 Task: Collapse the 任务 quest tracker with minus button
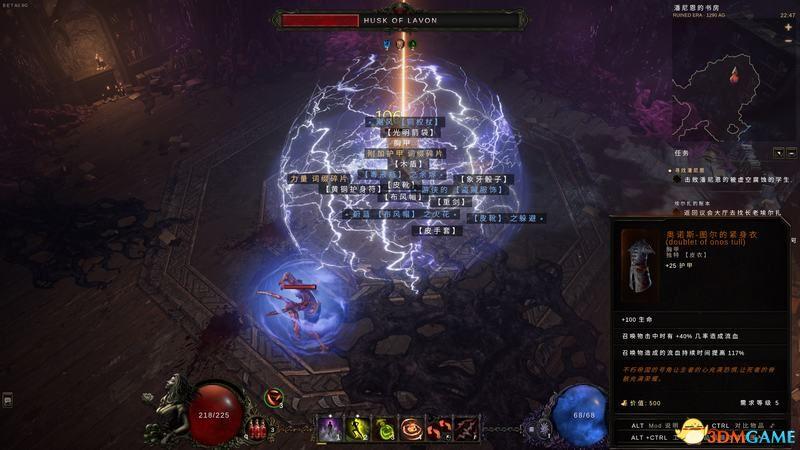(791, 153)
